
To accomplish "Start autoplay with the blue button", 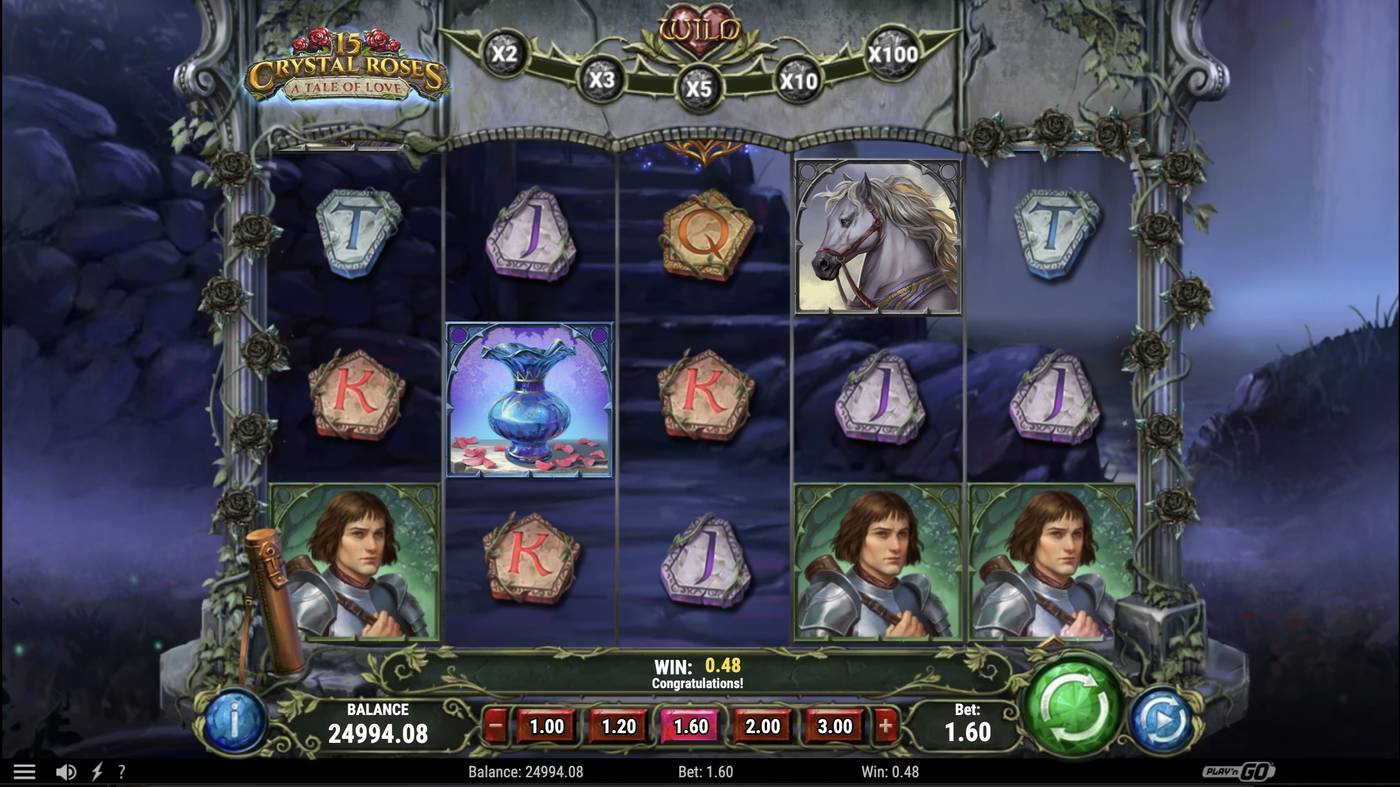I will tap(1162, 719).
